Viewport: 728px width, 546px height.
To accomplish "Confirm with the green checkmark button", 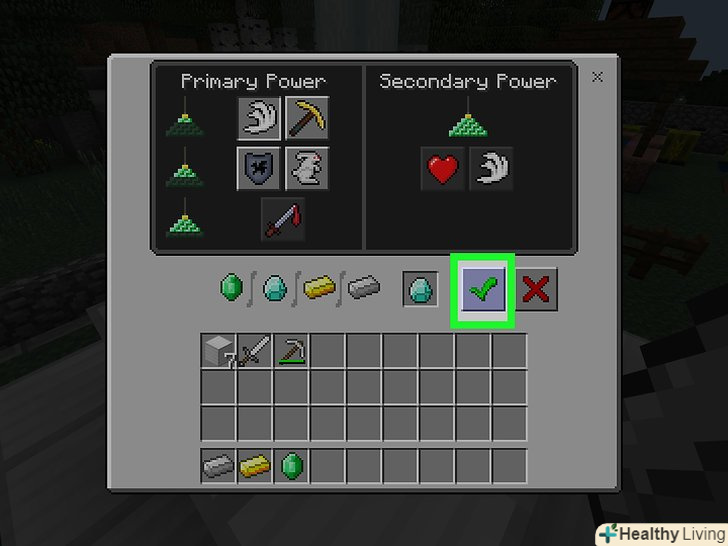I will 483,290.
